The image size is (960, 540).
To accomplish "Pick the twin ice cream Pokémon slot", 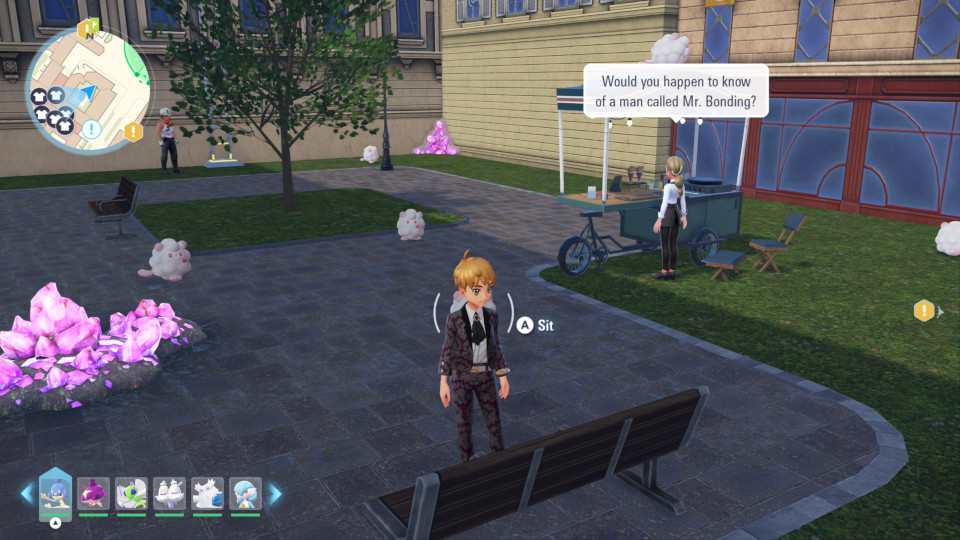I will pyautogui.click(x=169, y=494).
